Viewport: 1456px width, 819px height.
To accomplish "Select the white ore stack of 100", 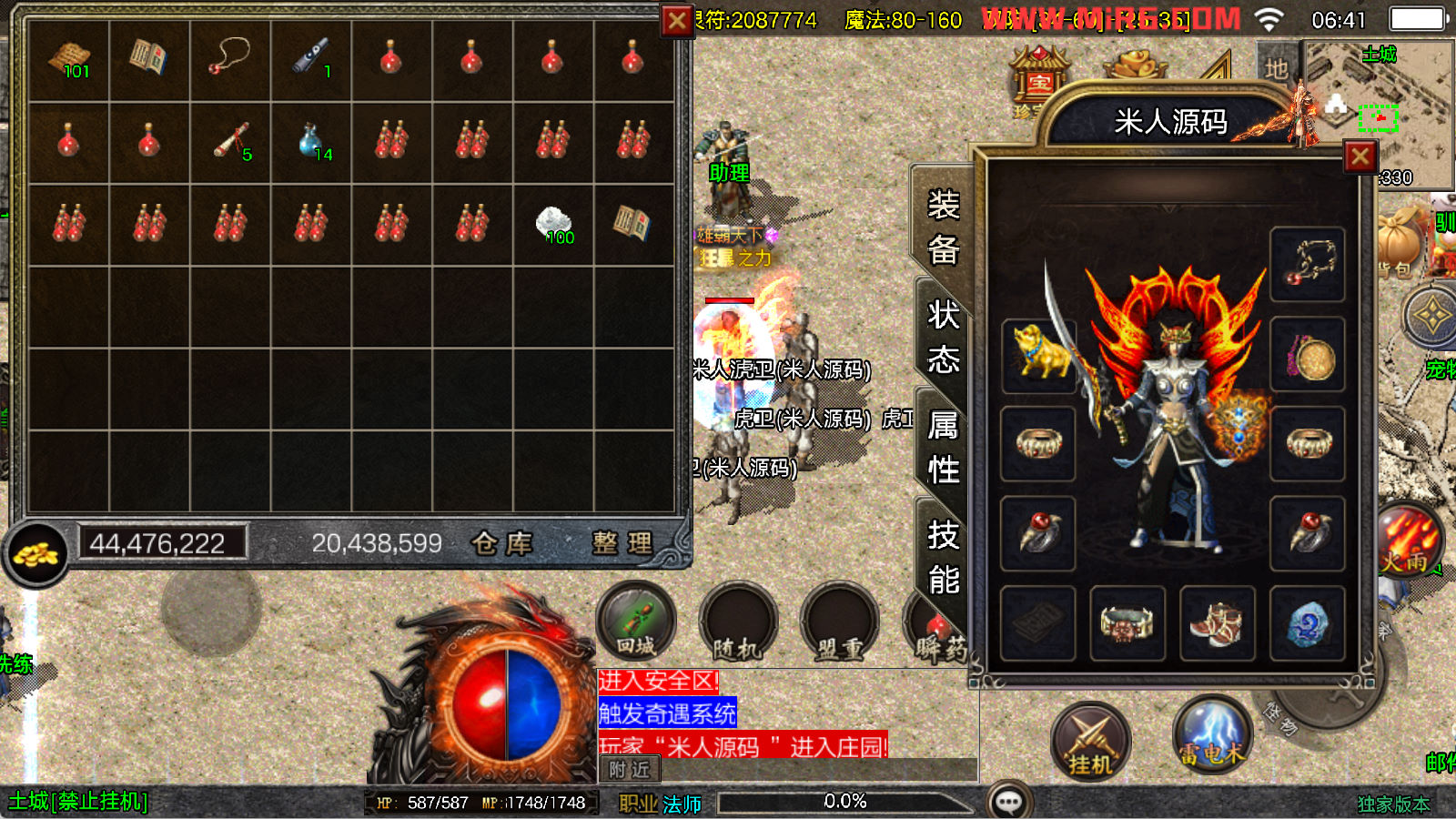I will click(x=553, y=224).
